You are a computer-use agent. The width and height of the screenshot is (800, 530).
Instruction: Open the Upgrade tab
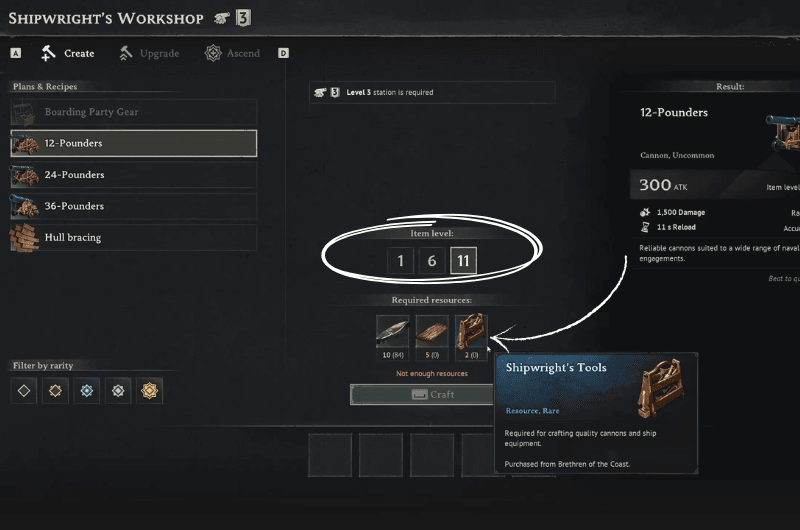(x=150, y=53)
